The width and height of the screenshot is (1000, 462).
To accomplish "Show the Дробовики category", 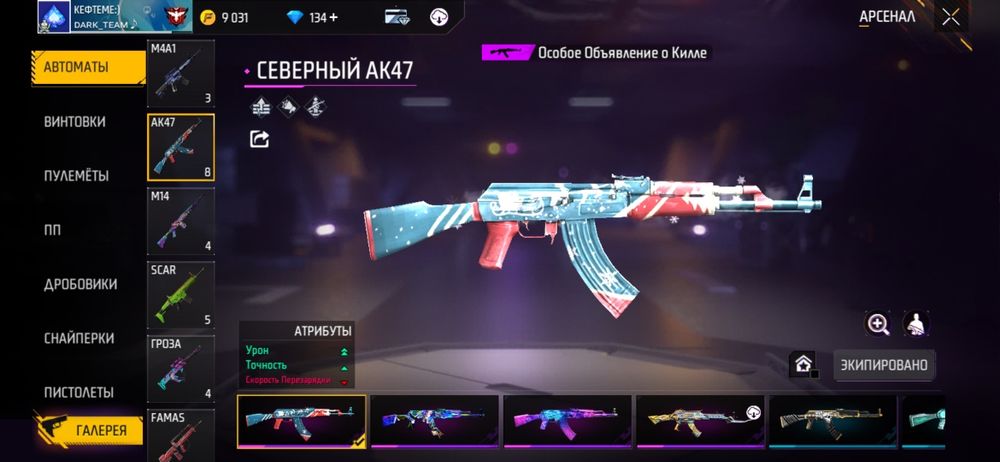I will [79, 284].
